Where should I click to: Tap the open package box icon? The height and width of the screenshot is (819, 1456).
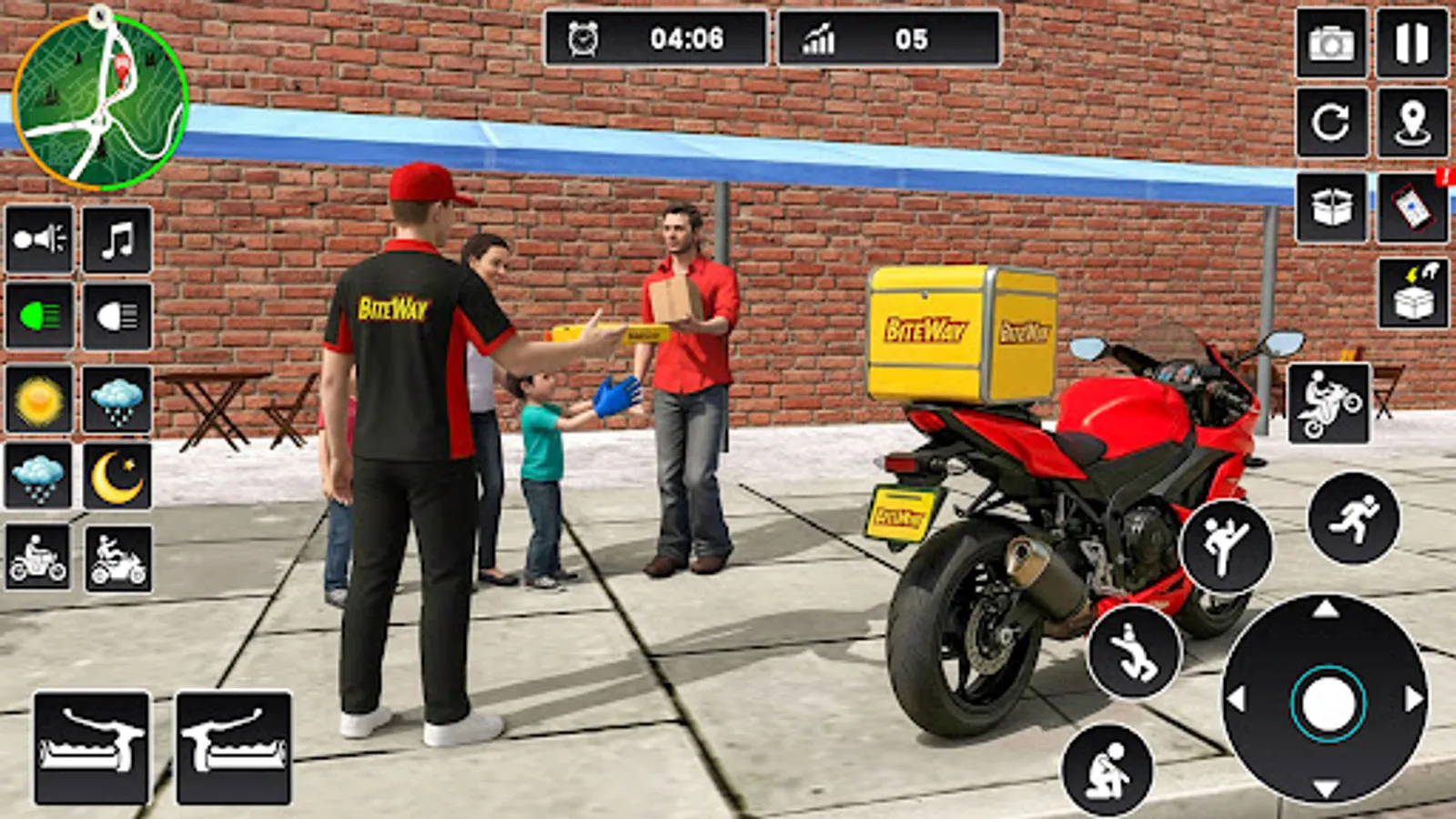[x=1331, y=207]
